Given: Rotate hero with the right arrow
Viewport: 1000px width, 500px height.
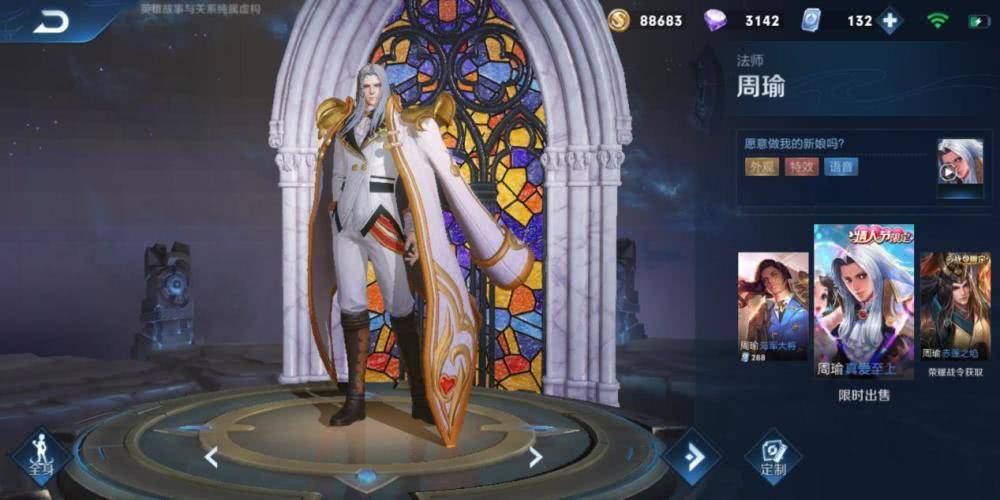Looking at the screenshot, I should click(535, 457).
